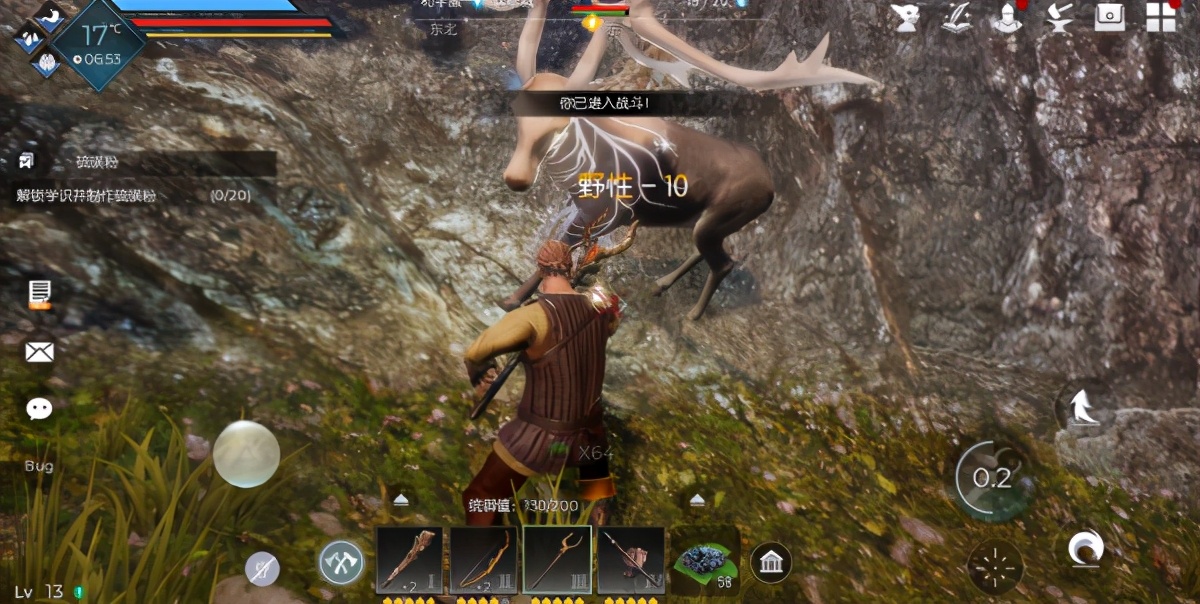Toggle the crossed-out weapon sheath button

262,570
